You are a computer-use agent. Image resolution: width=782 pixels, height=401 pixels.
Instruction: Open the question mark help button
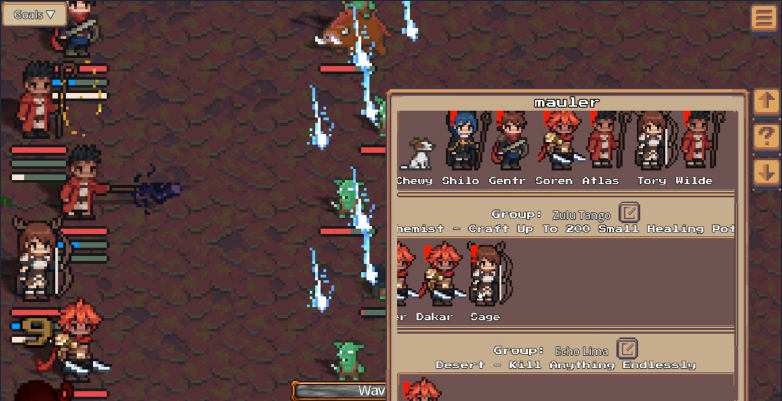coord(766,137)
